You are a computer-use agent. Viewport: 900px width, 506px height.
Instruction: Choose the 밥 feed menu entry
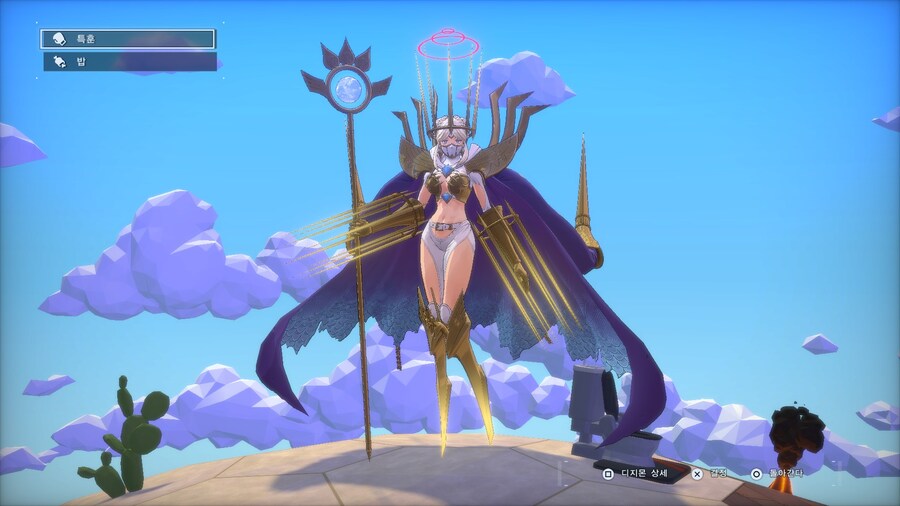point(128,62)
